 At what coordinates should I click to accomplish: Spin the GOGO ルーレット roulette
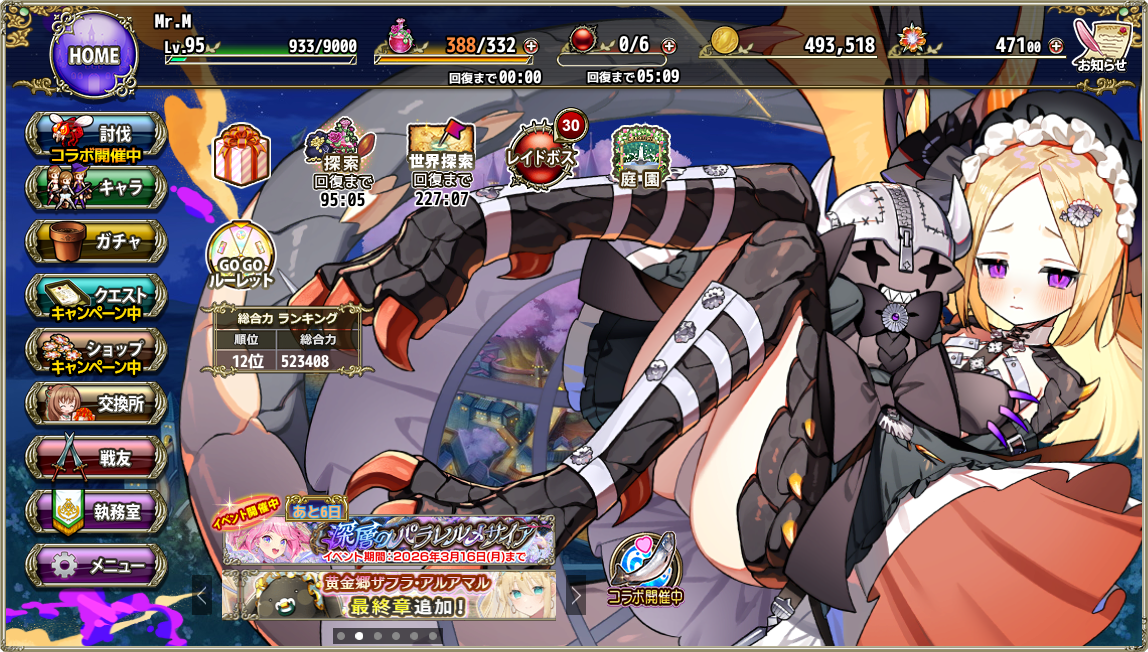(240, 260)
